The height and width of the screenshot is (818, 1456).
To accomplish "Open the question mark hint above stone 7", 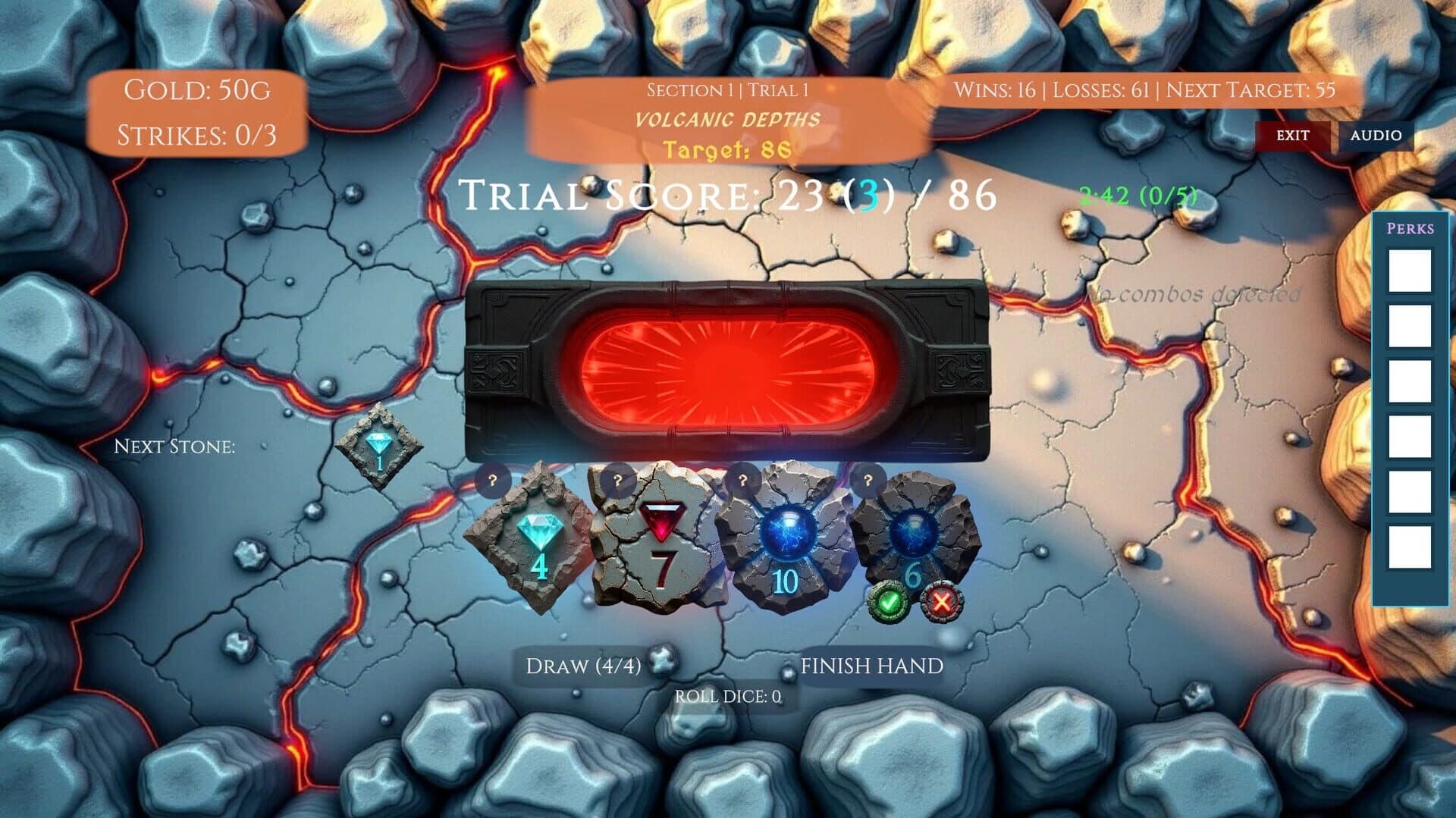I will point(617,479).
